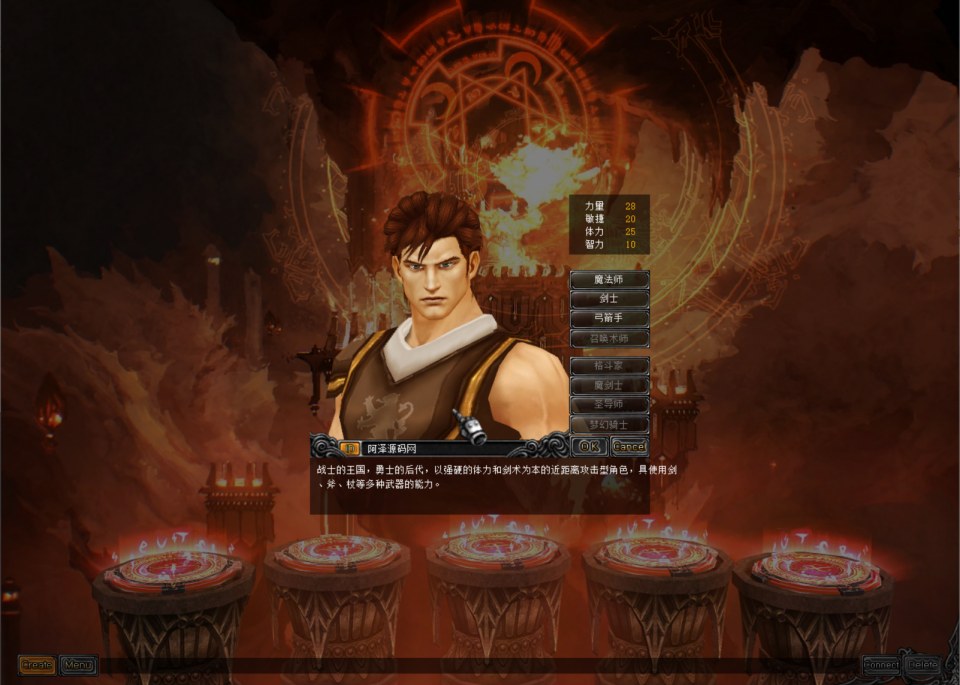960x685 pixels.
Task: Confirm character creation with OK
Action: coord(590,446)
